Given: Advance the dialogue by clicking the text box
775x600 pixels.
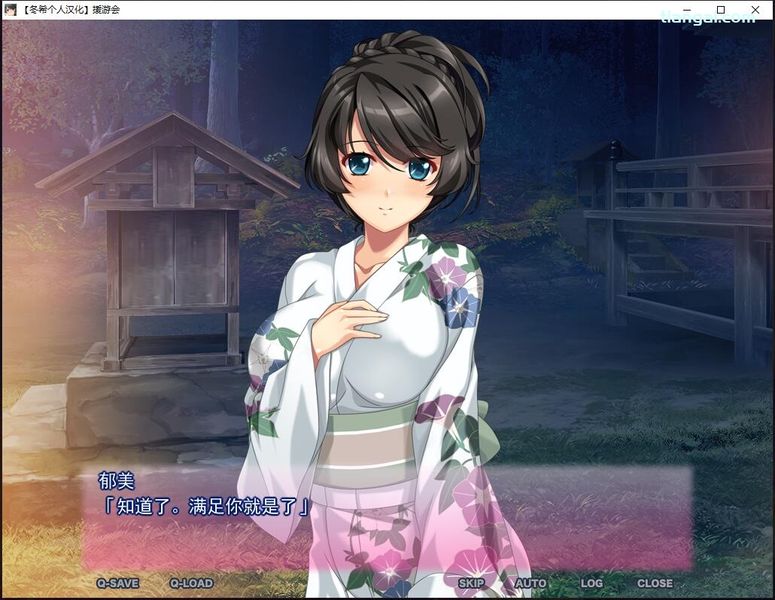Looking at the screenshot, I should (388, 520).
